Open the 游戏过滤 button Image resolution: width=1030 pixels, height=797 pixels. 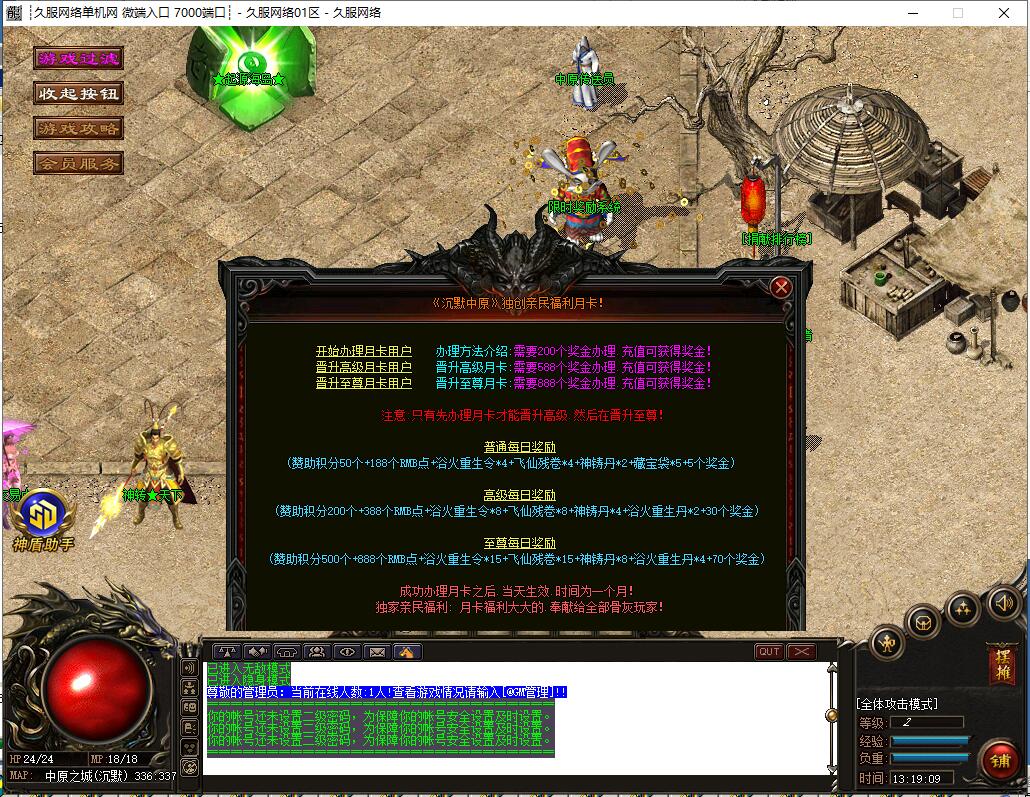point(78,59)
